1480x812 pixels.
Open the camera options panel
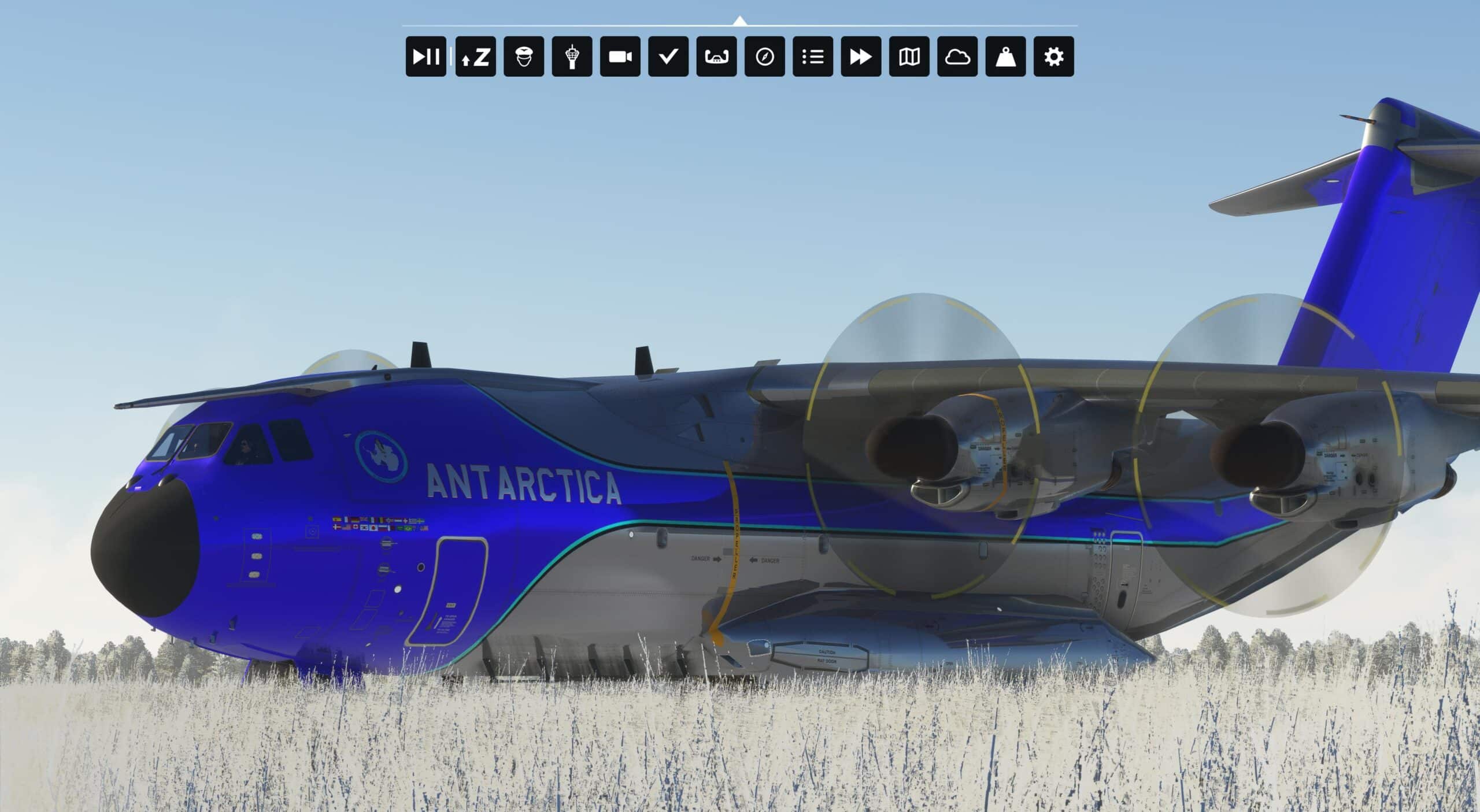[620, 57]
